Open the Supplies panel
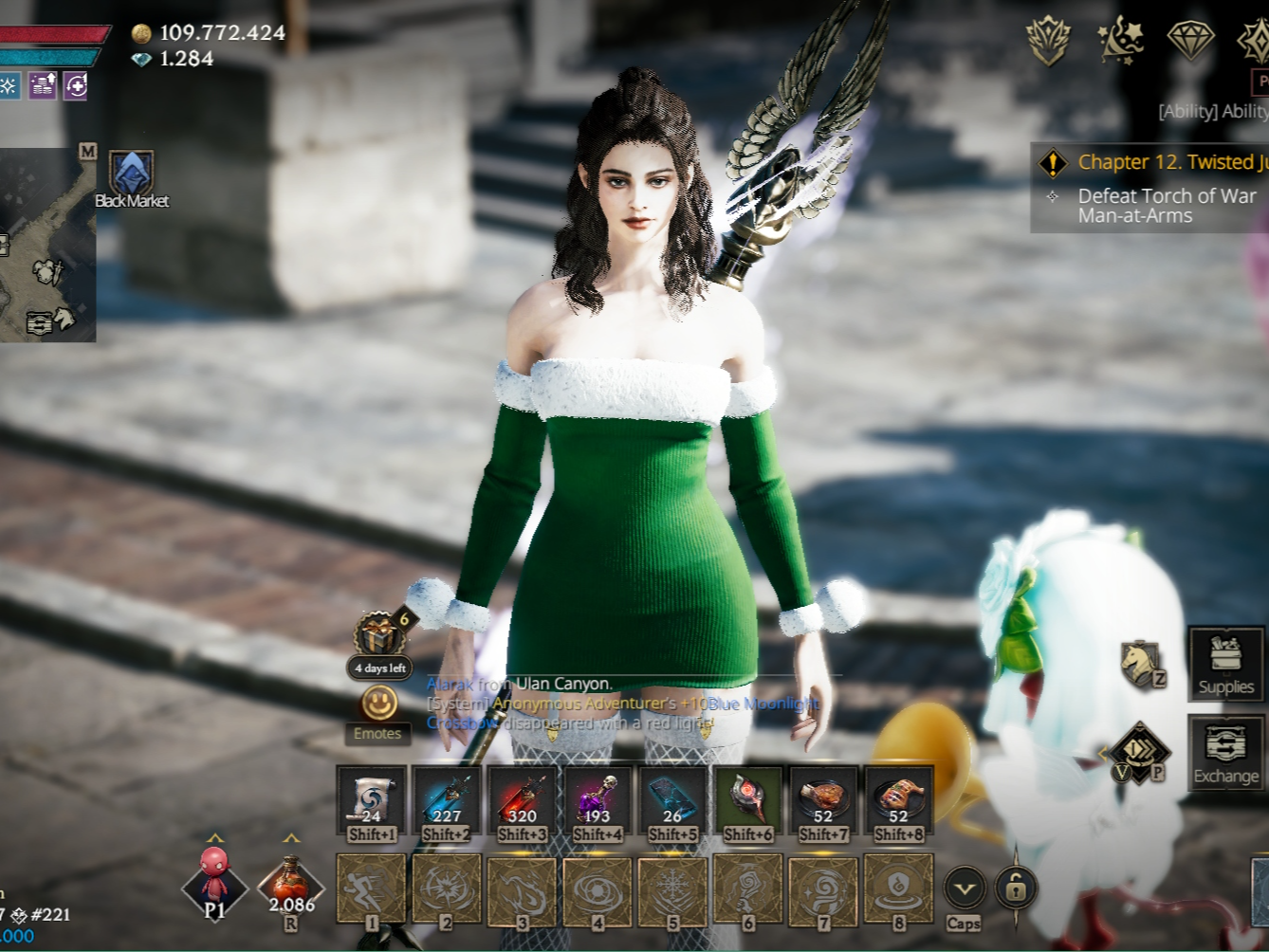 coord(1225,663)
